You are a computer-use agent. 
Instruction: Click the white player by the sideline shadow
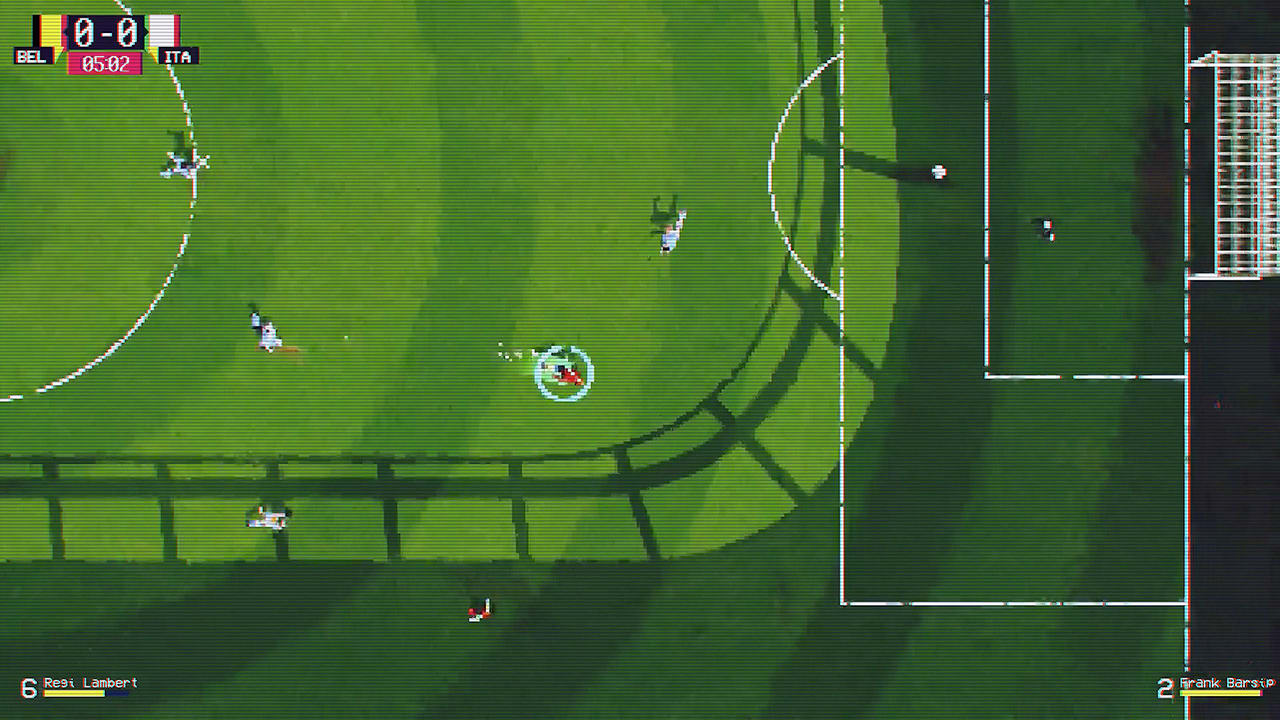click(267, 516)
